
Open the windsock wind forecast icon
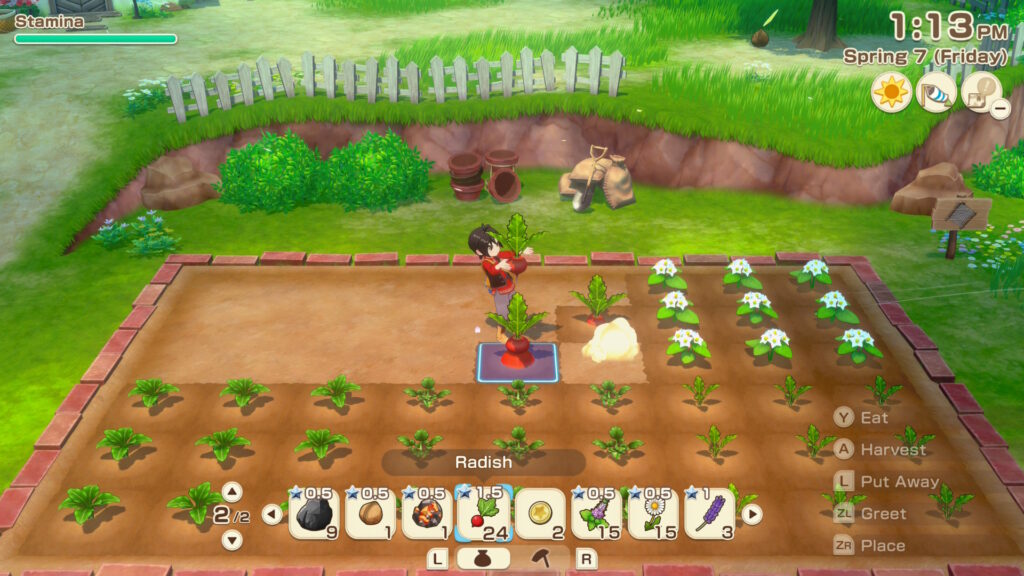pos(936,92)
